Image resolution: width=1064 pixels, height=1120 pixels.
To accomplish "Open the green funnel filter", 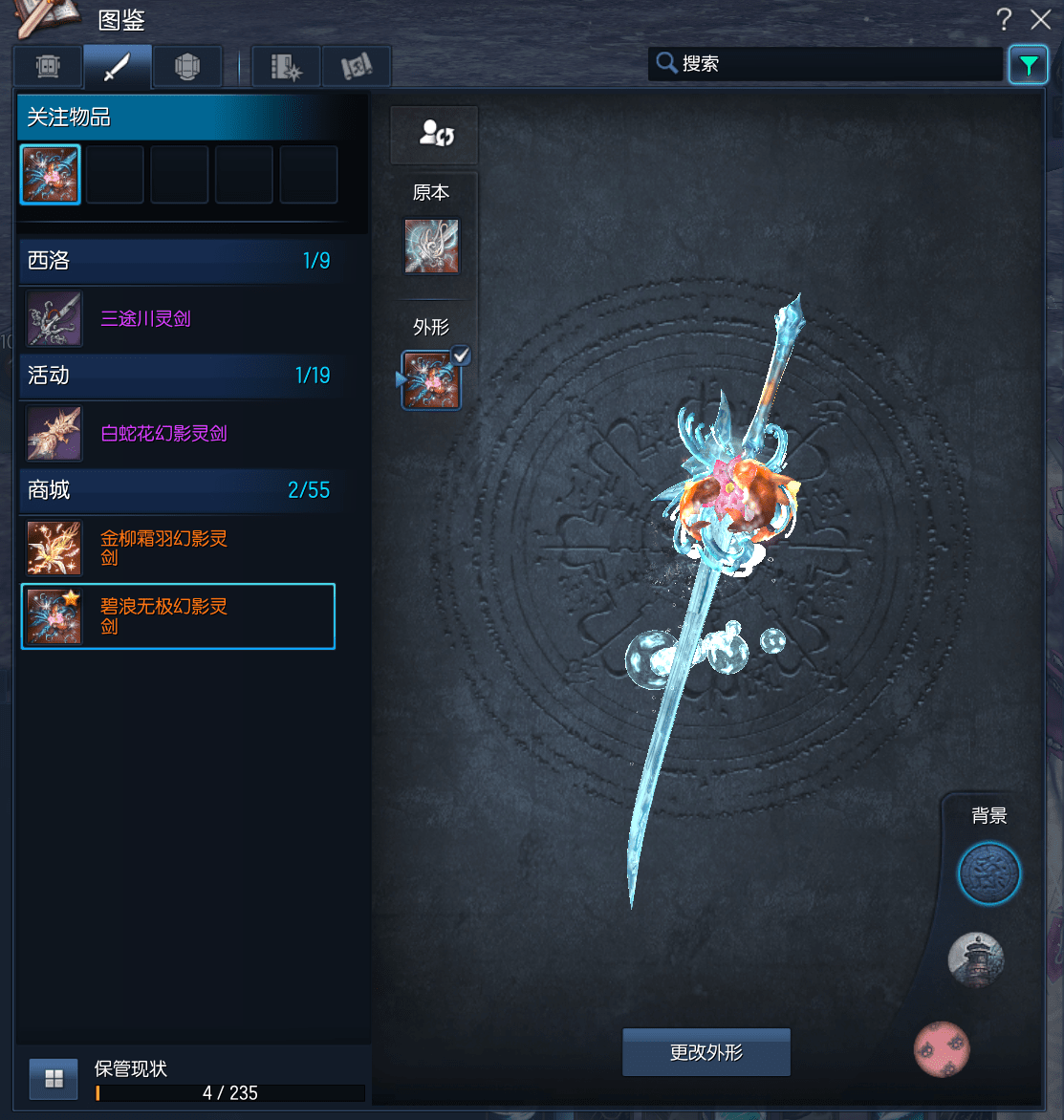I will pyautogui.click(x=1028, y=65).
